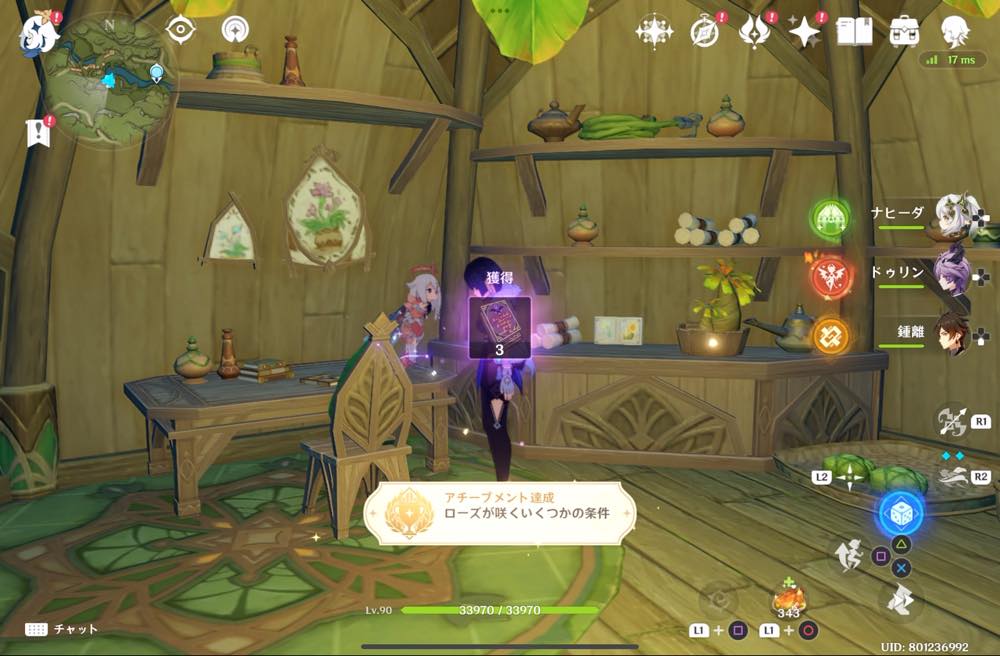Activate the elemental sight eye icon
This screenshot has width=1000, height=656.
coord(180,30)
